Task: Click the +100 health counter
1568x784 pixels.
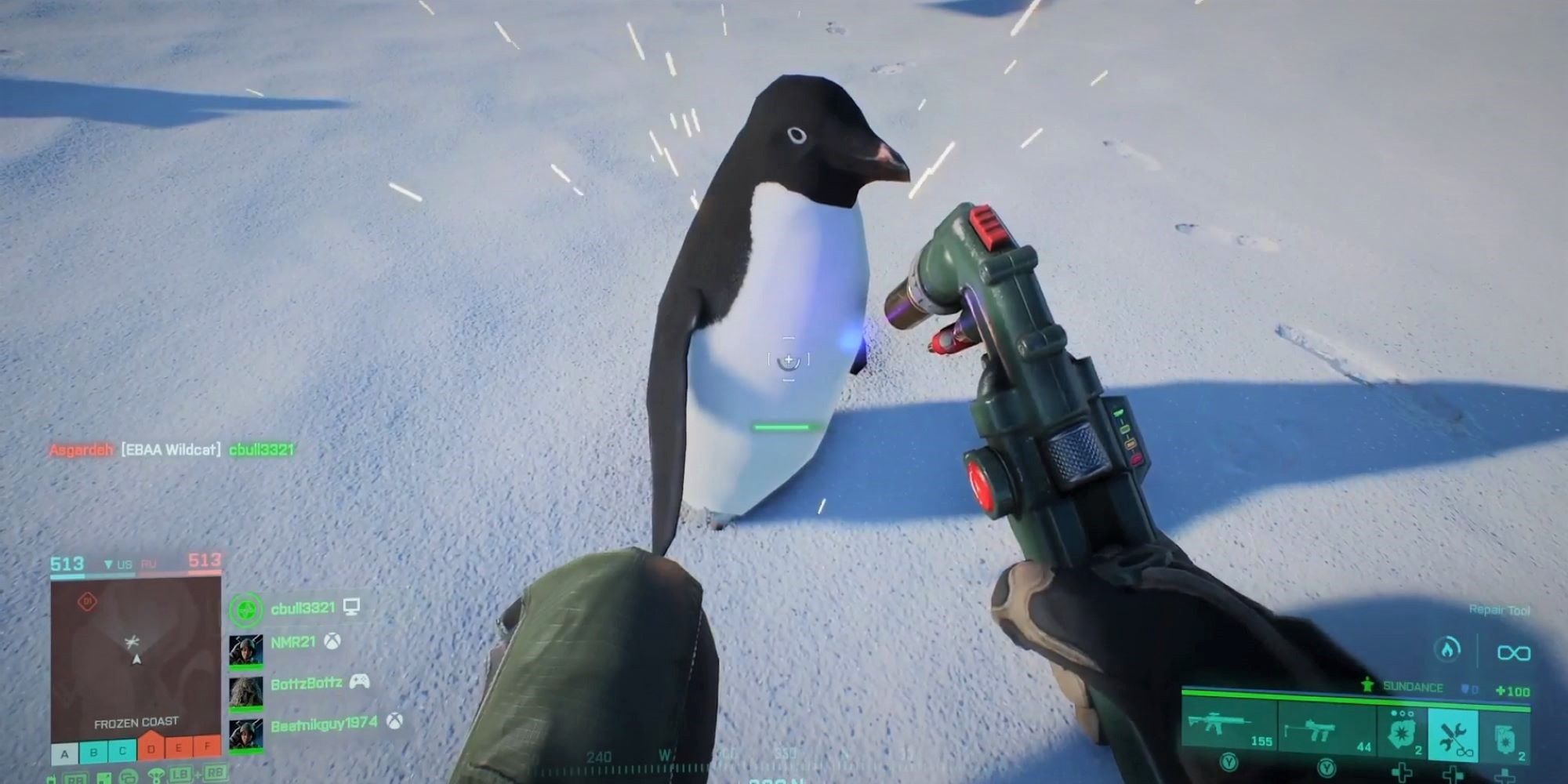Action: [1513, 689]
